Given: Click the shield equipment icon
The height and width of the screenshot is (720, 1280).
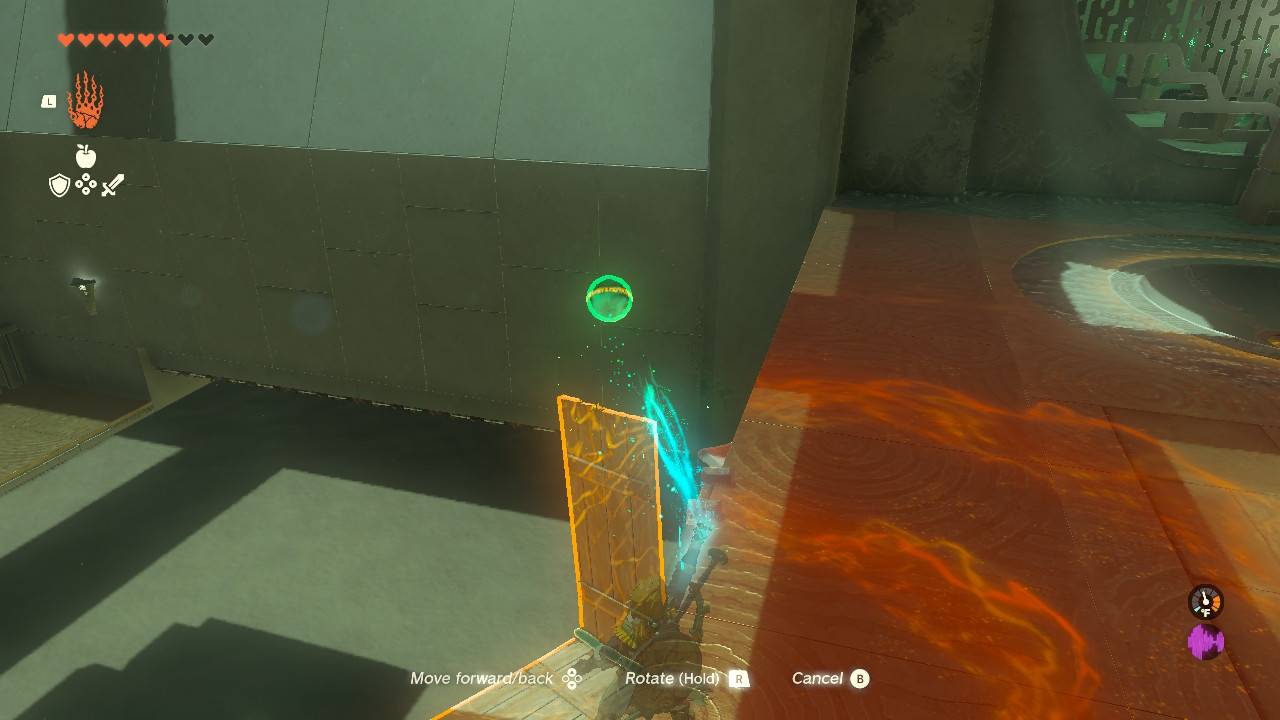Looking at the screenshot, I should tap(59, 185).
